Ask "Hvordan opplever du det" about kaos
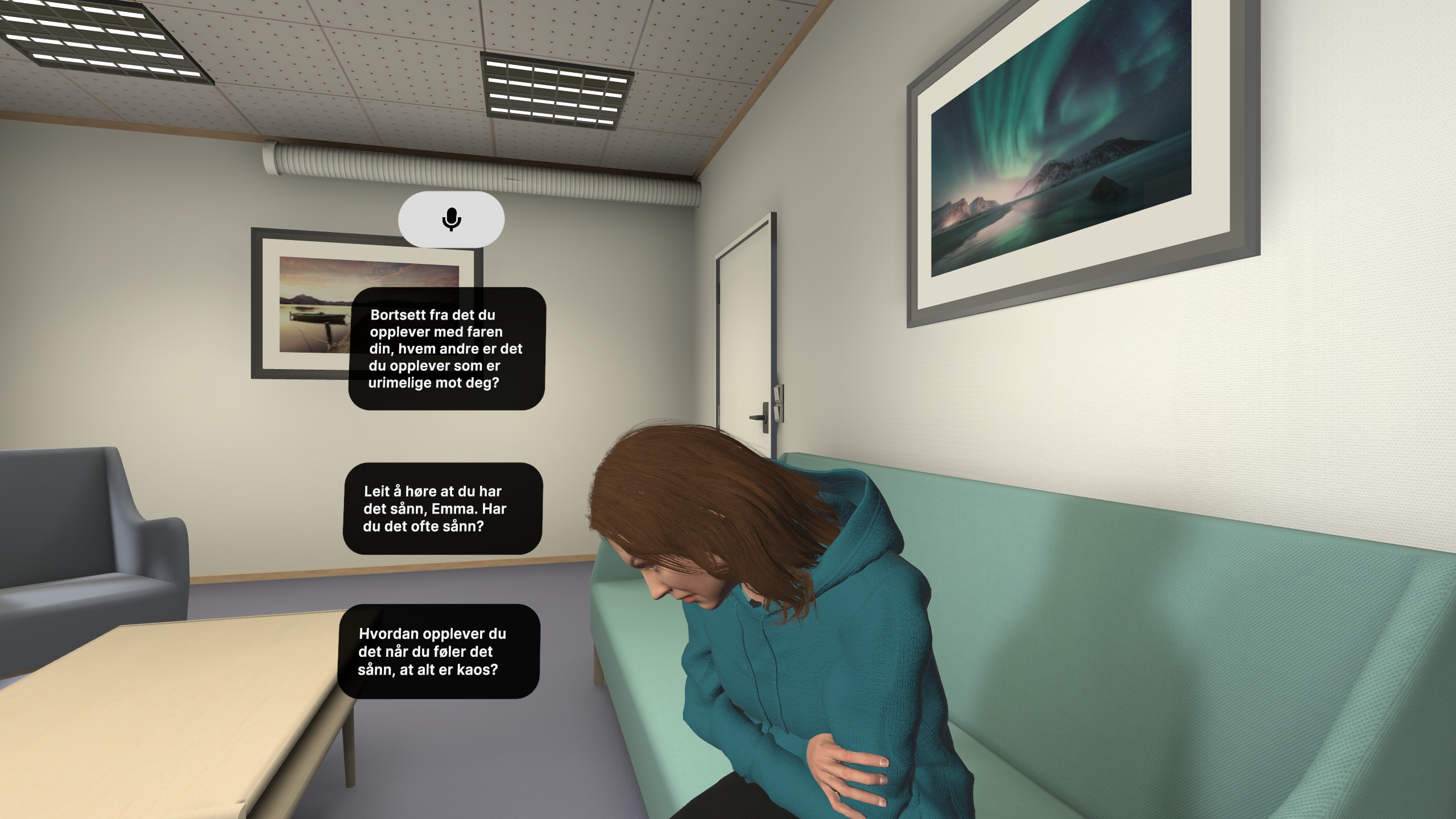This screenshot has height=819, width=1456. point(439,651)
